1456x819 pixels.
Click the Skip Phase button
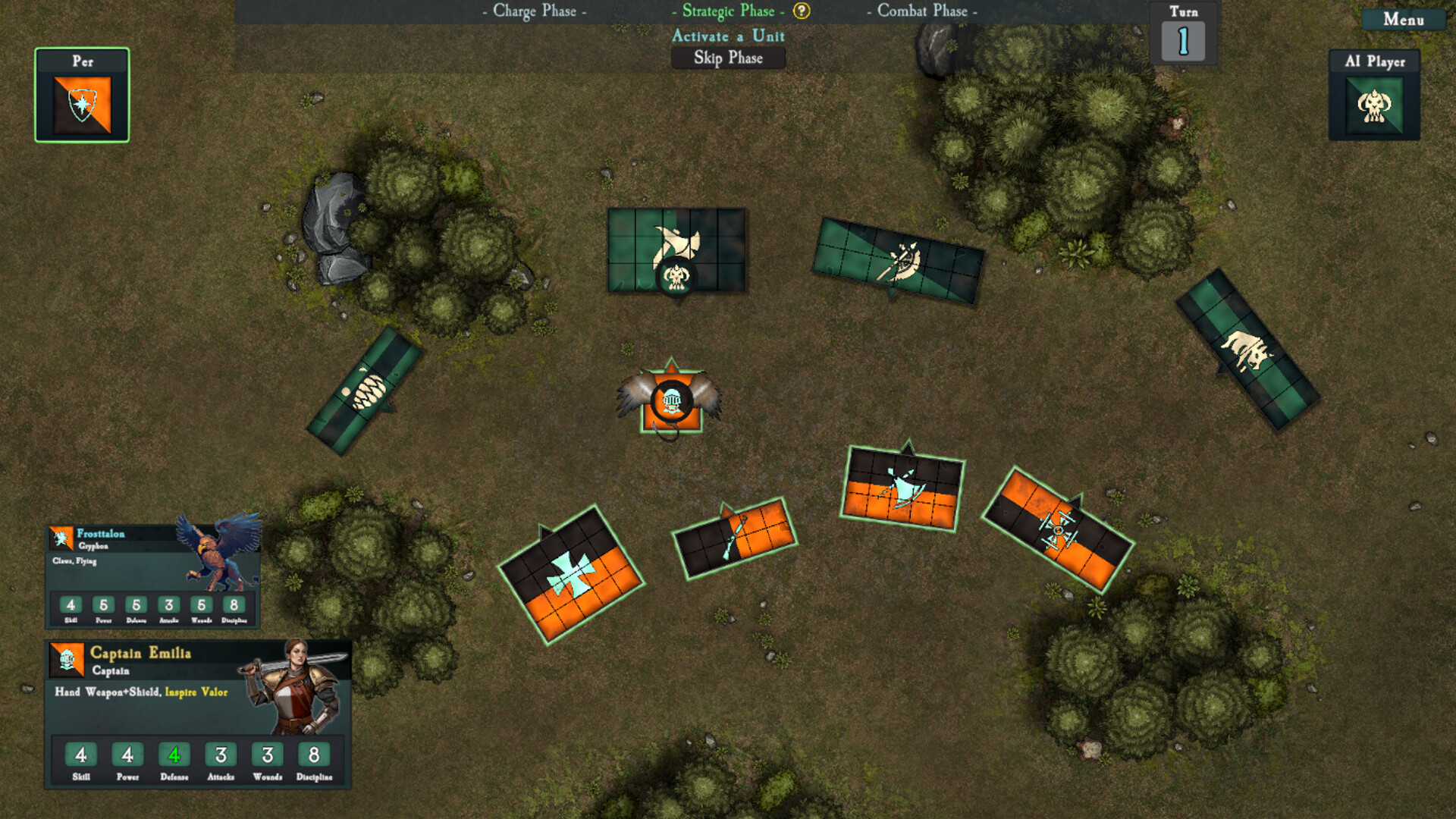729,58
